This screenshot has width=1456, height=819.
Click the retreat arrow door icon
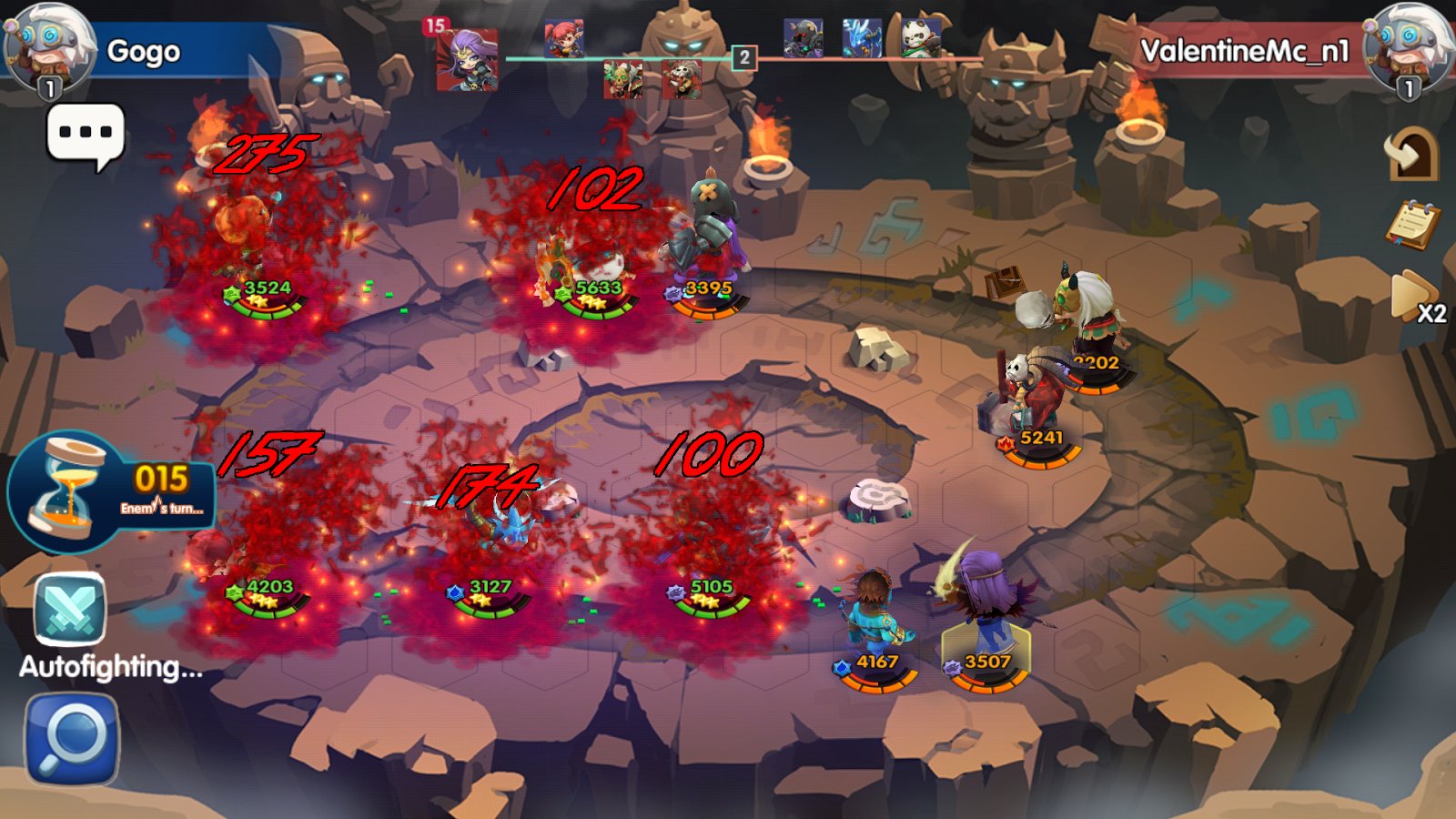(1410, 154)
